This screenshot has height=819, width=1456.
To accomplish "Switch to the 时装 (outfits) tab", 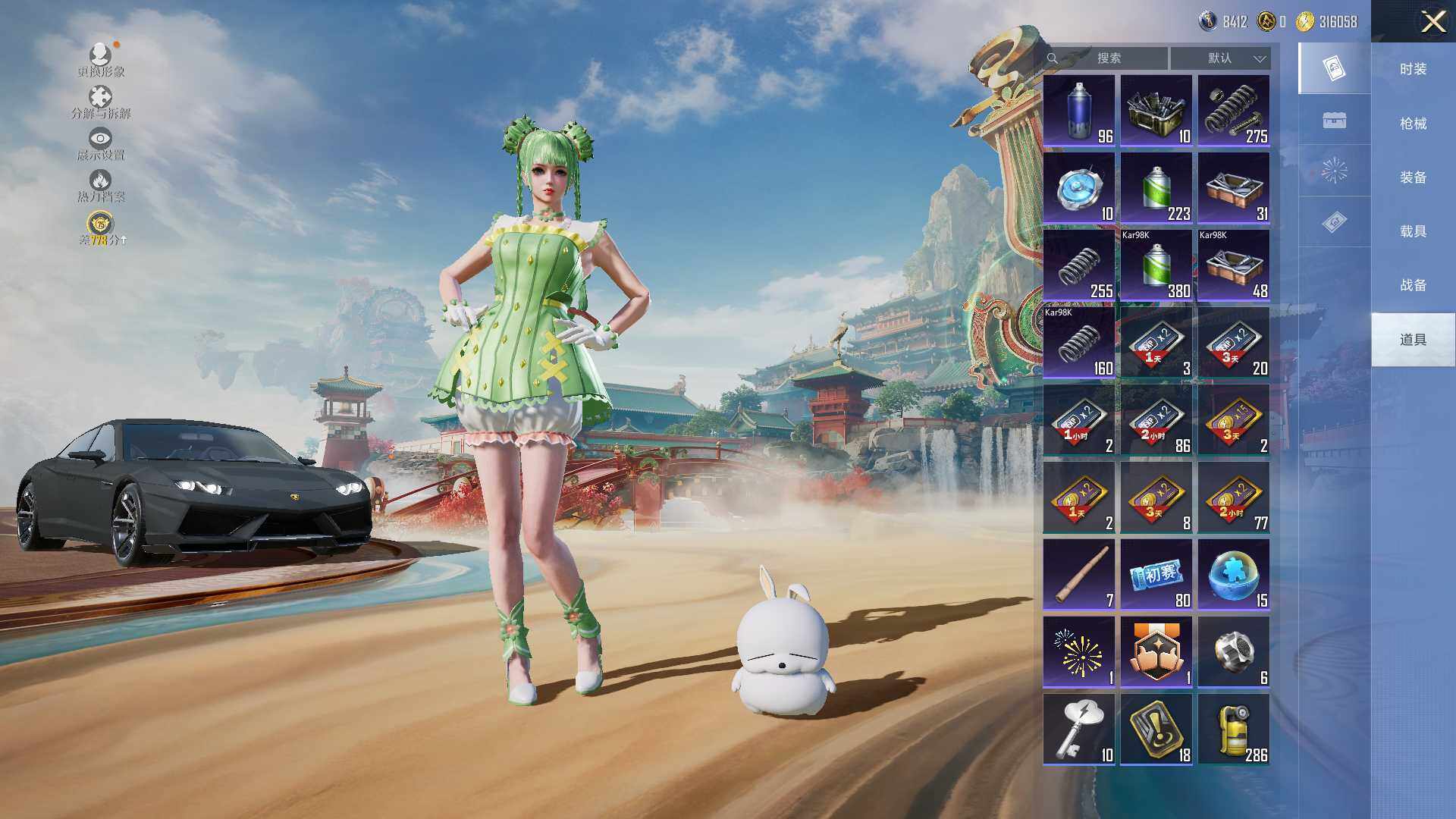I will [x=1413, y=69].
